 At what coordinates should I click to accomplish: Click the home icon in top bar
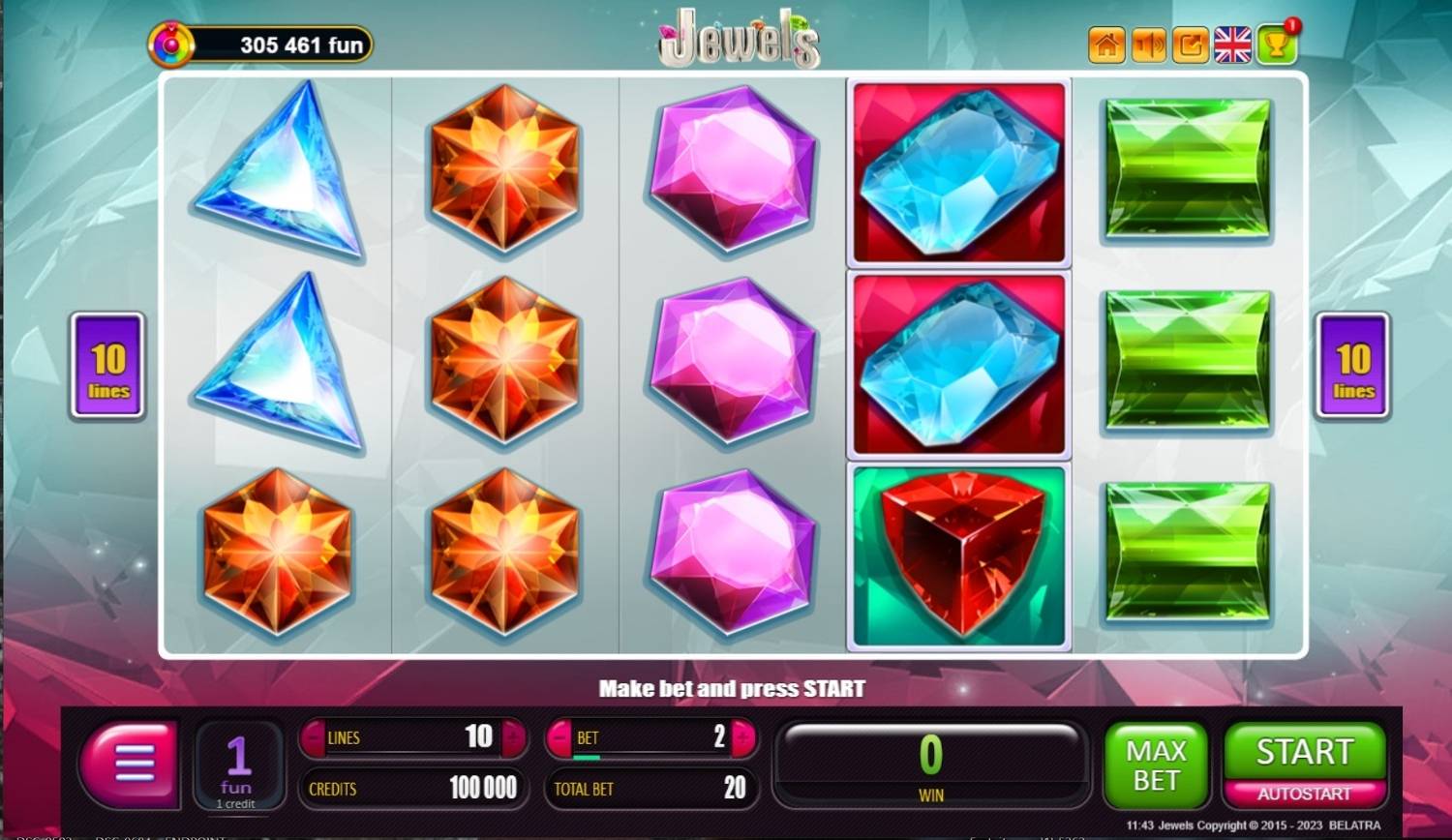(1107, 44)
